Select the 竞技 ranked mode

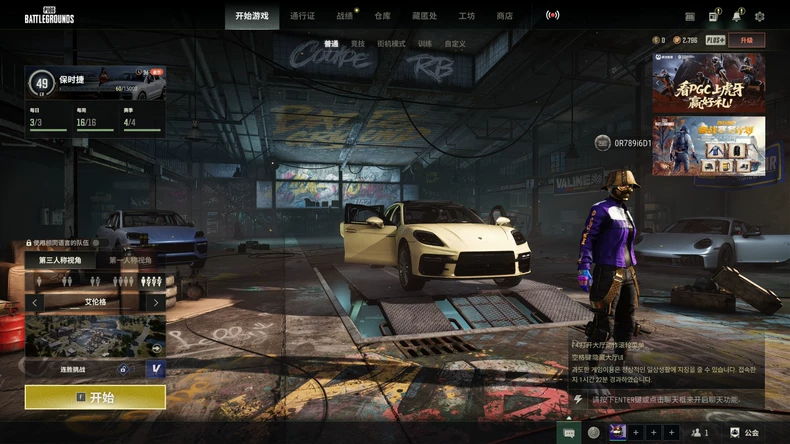[358, 44]
